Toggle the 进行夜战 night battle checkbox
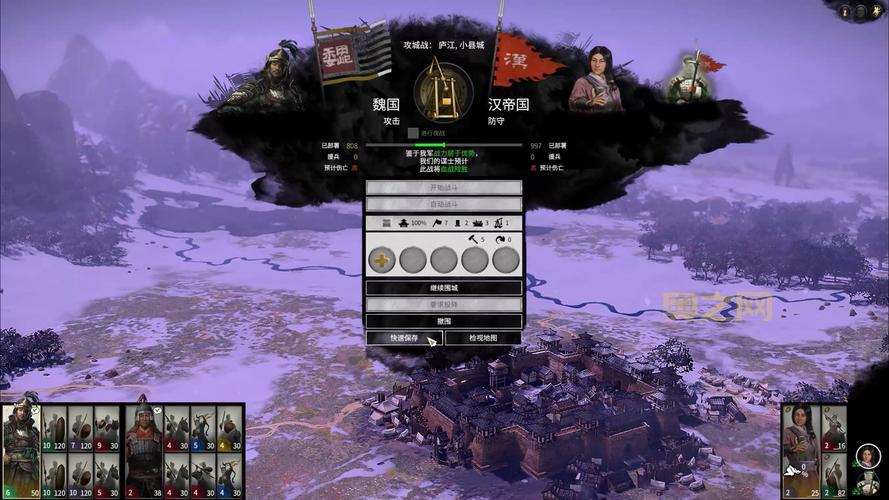 pyautogui.click(x=413, y=133)
